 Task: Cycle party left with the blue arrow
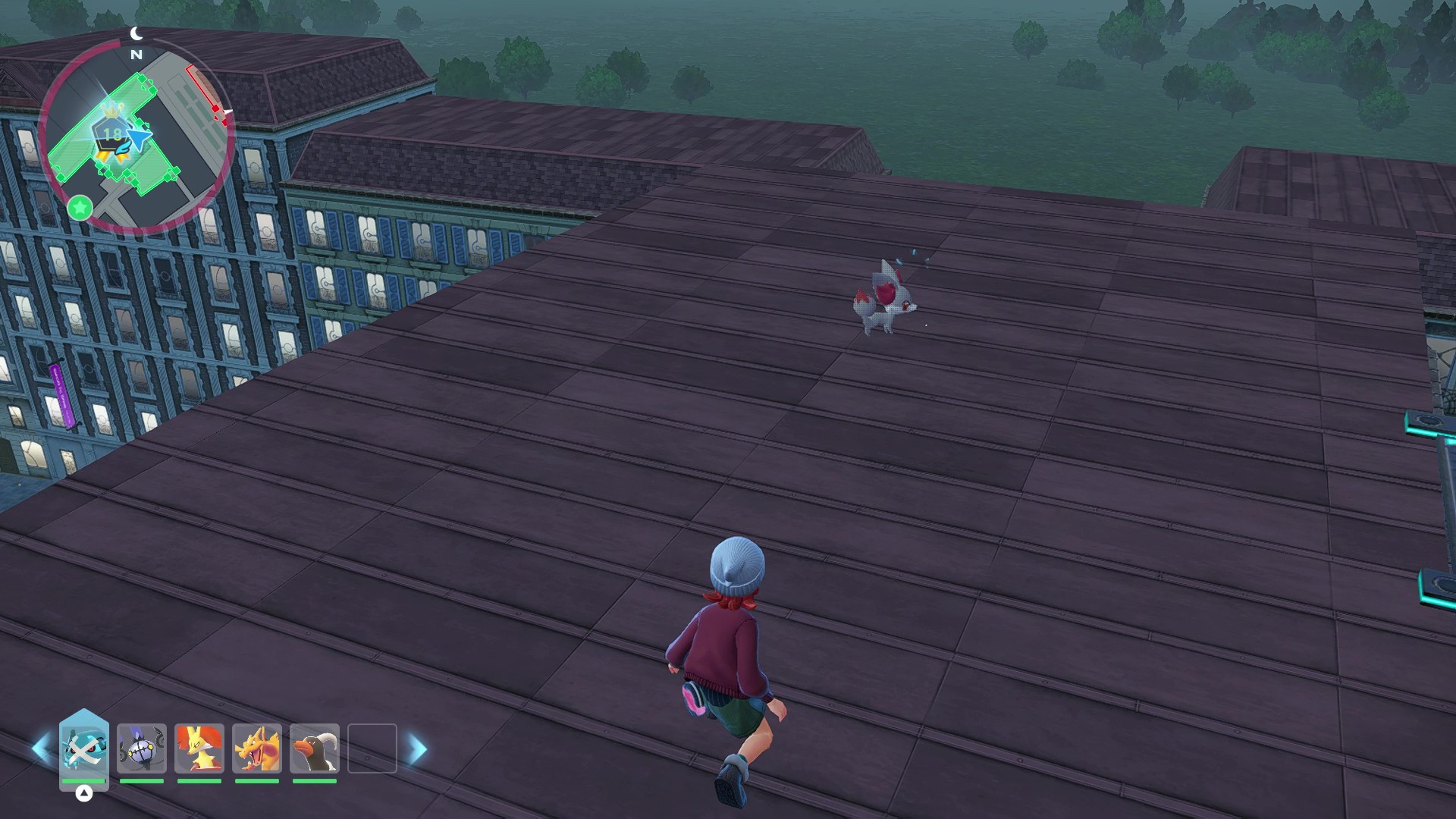[40, 748]
